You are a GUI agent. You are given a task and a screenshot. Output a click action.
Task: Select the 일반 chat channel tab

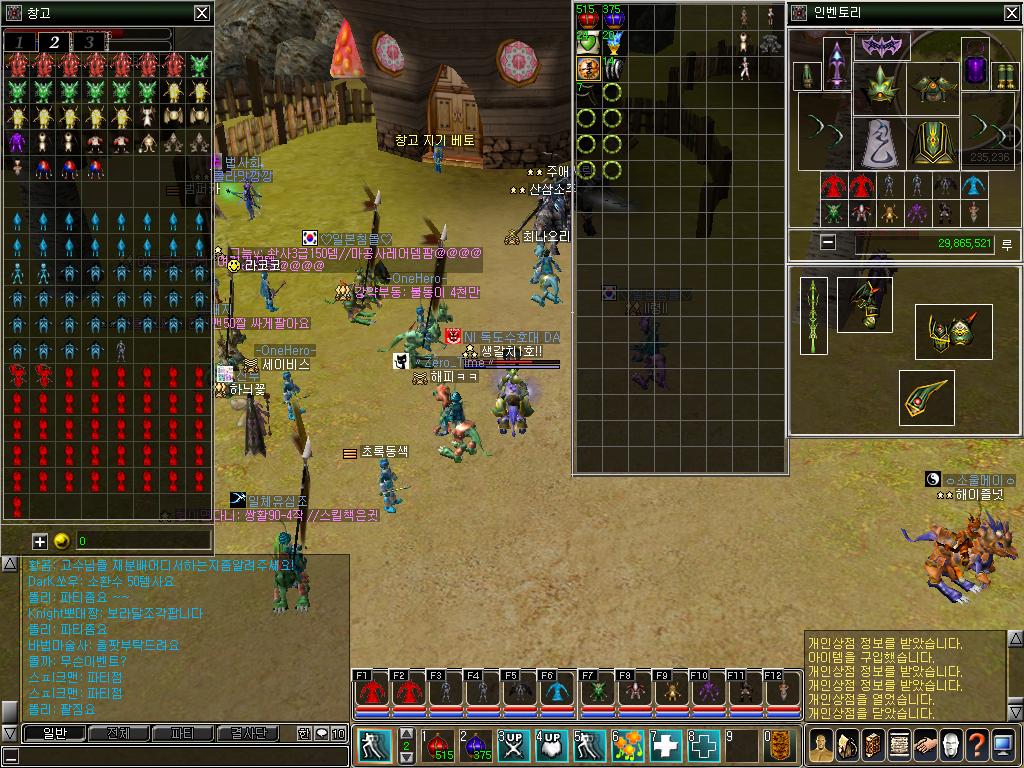click(53, 733)
